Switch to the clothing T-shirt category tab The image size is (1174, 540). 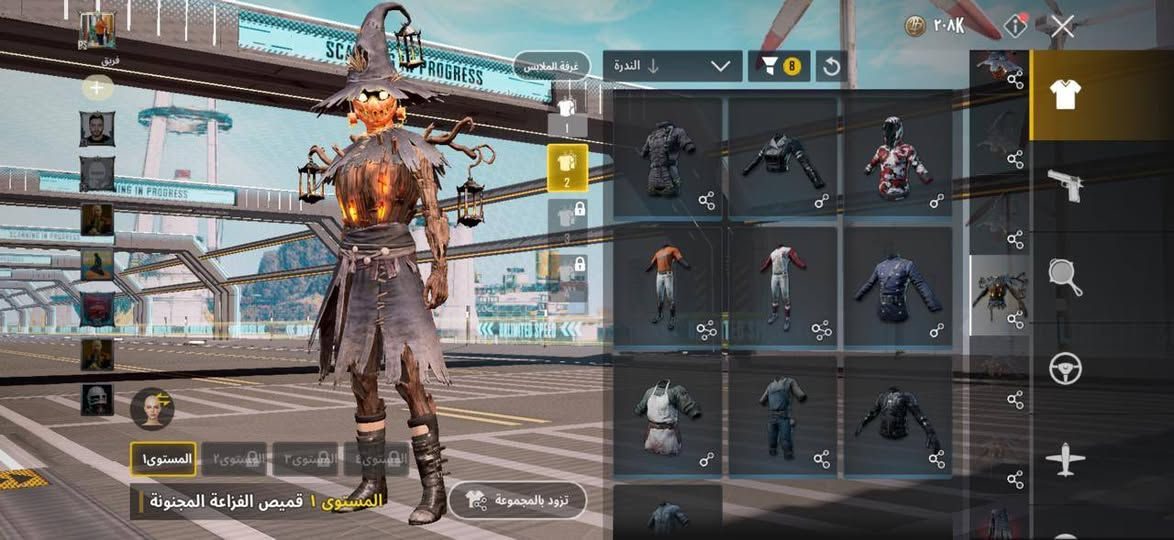click(x=1065, y=95)
